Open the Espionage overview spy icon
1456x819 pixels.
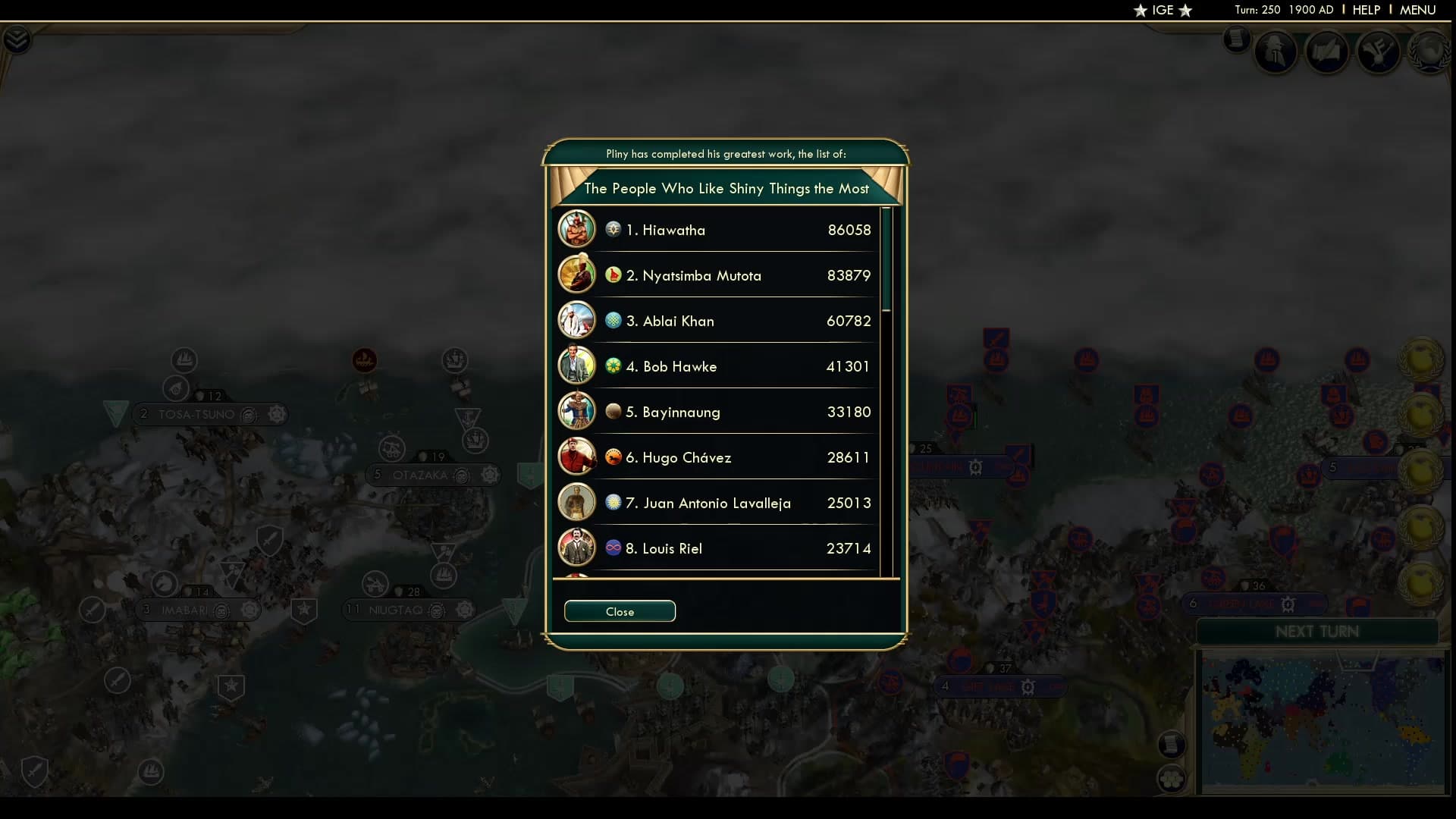tap(1277, 52)
